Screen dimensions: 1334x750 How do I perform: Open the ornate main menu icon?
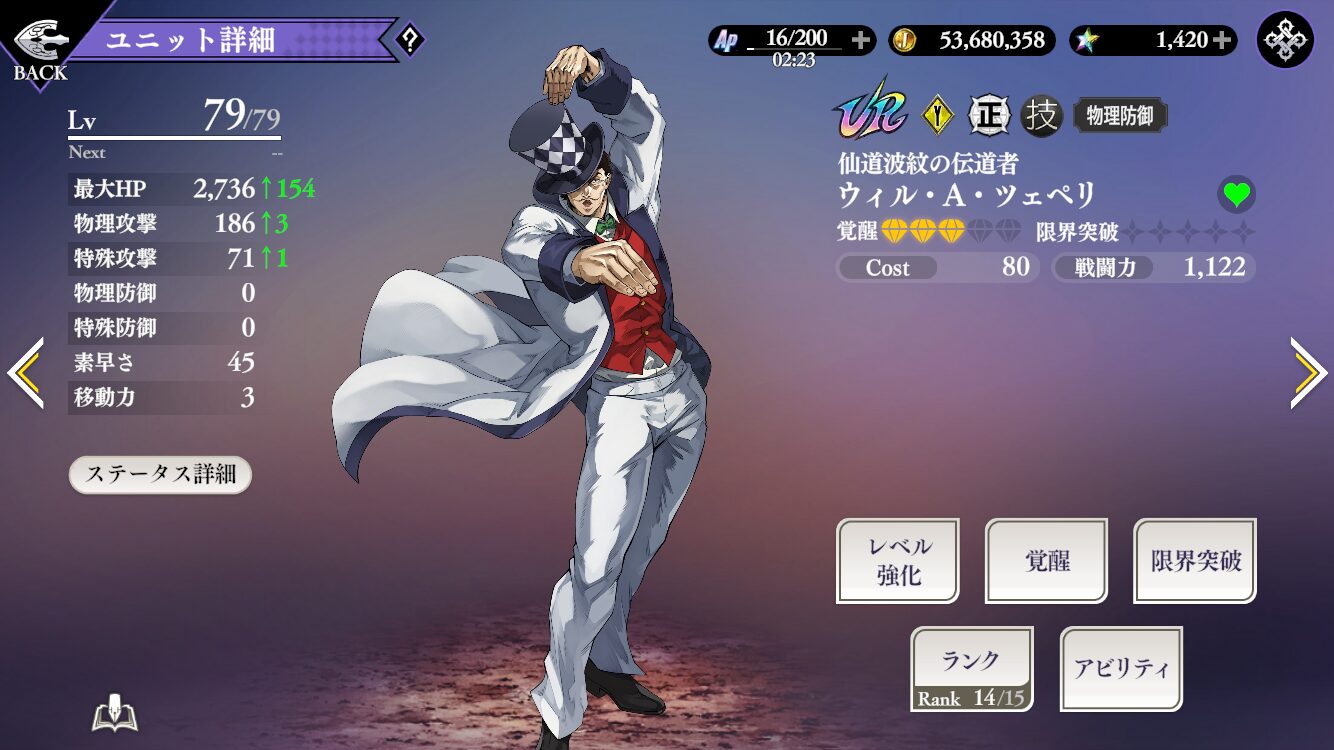click(x=1285, y=40)
